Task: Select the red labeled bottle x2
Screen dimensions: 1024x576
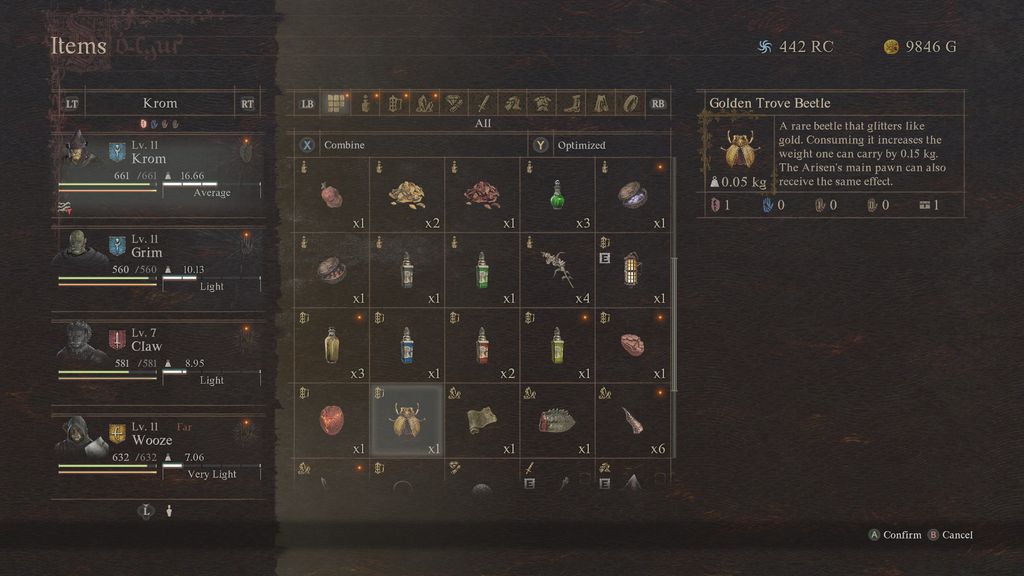Action: point(482,345)
